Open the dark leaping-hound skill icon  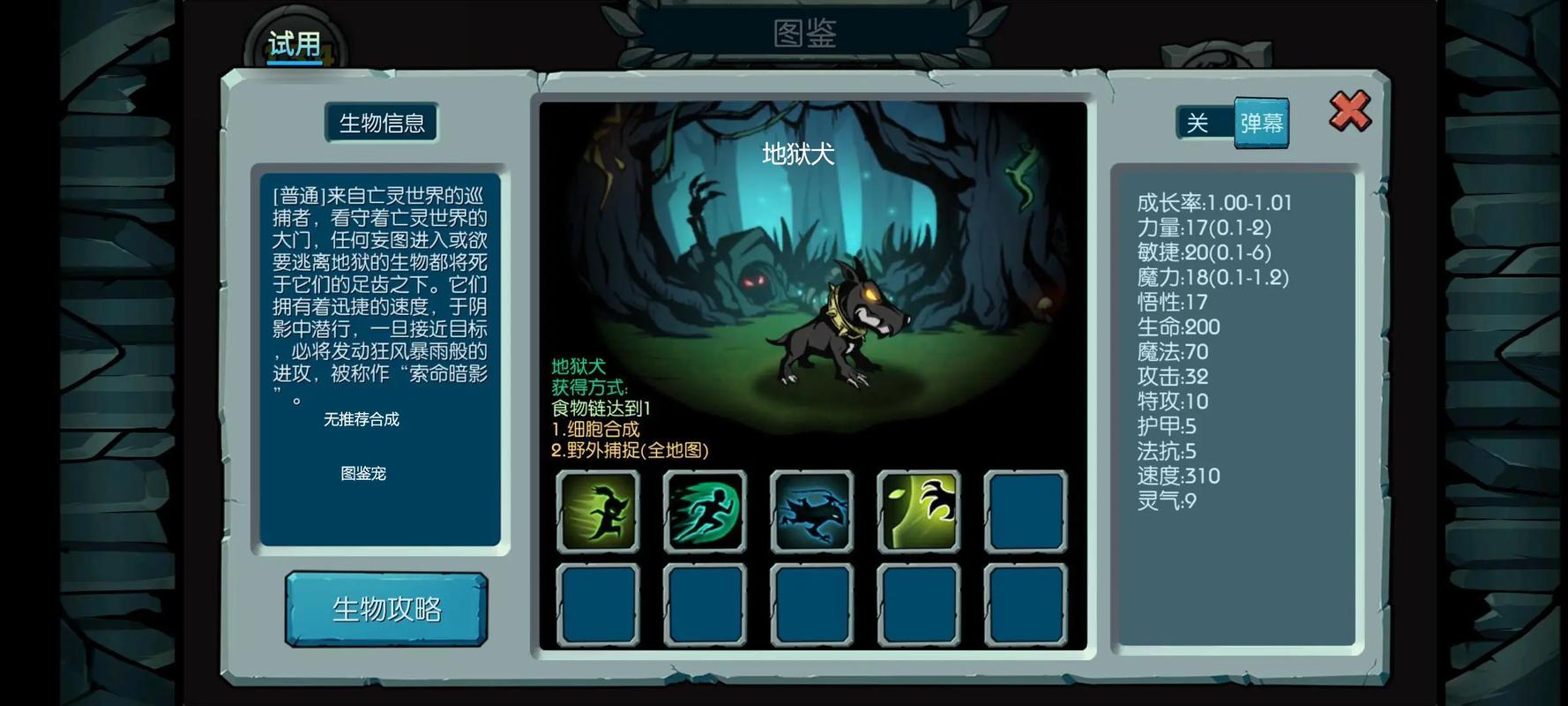[x=811, y=510]
